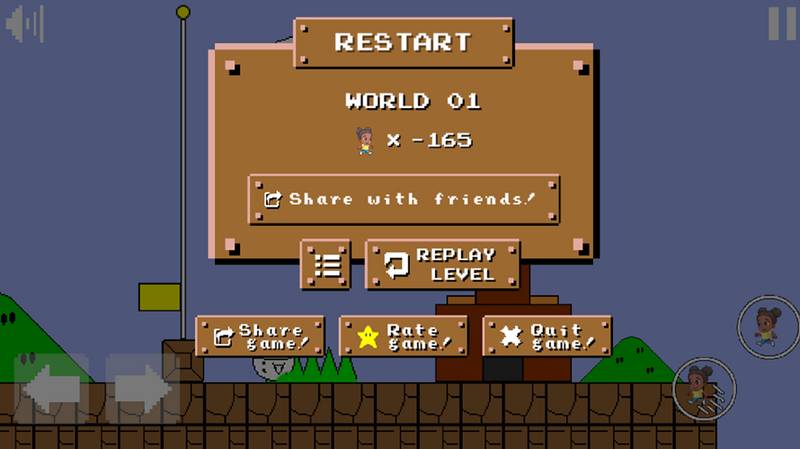Select the Rate game! star button
The height and width of the screenshot is (449, 800).
[x=404, y=337]
